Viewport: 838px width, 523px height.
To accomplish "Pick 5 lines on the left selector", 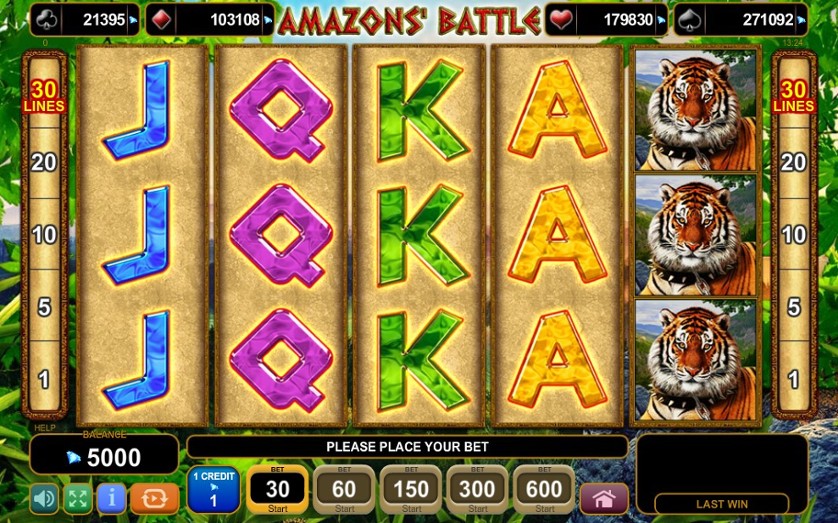I will pos(44,307).
